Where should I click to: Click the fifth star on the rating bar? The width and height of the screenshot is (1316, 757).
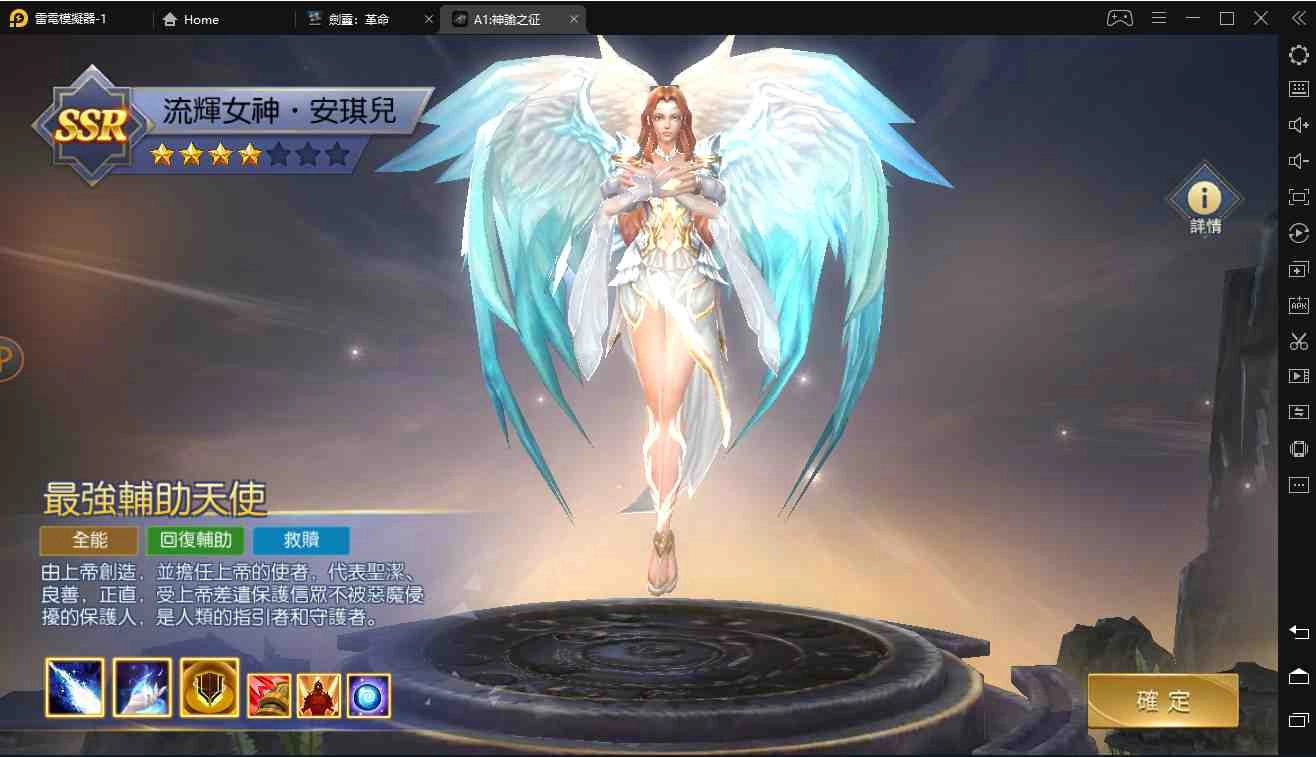[x=281, y=155]
